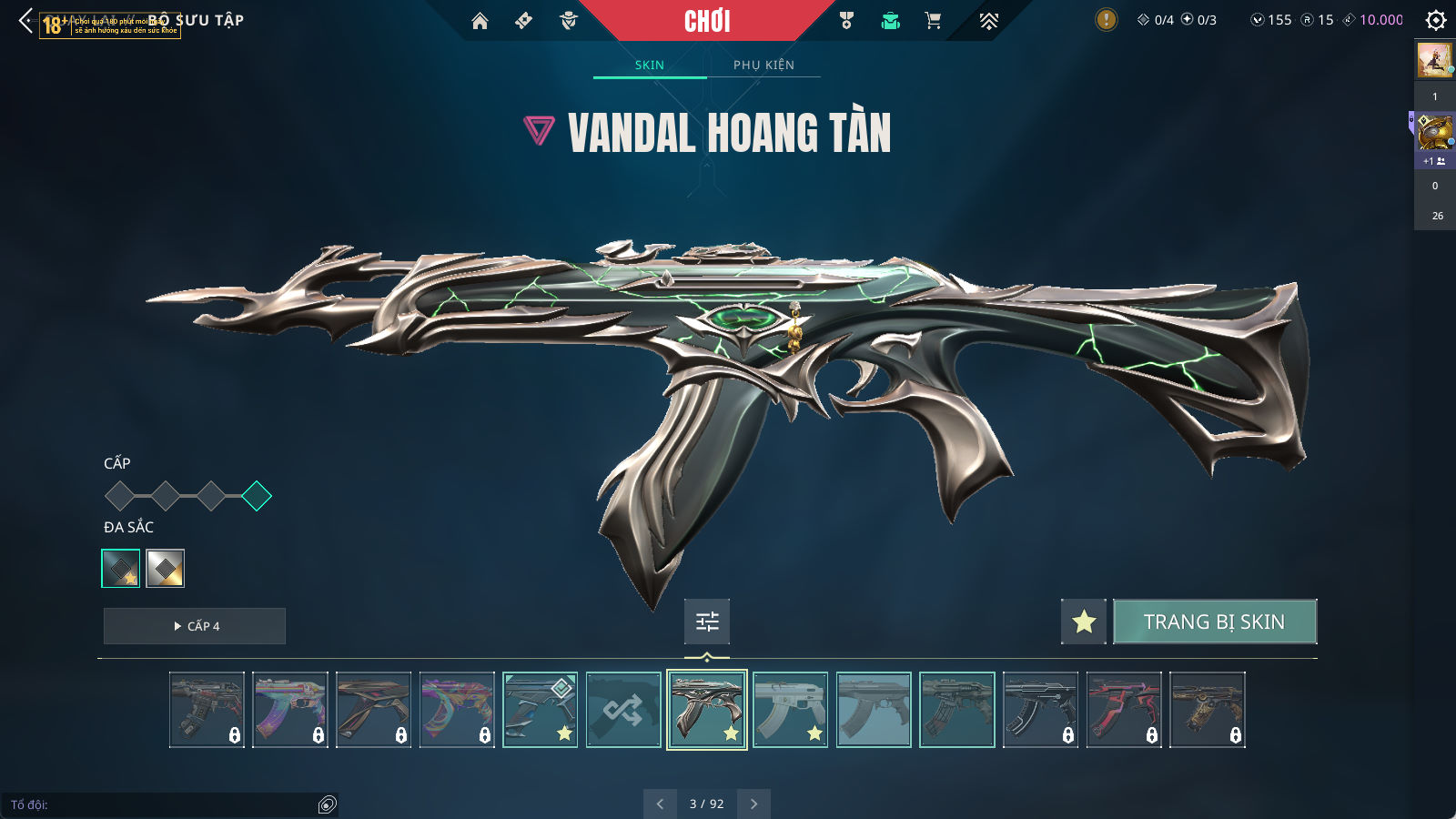Open the yellow exclamation alert icon
The height and width of the screenshot is (819, 1456).
click(1106, 20)
